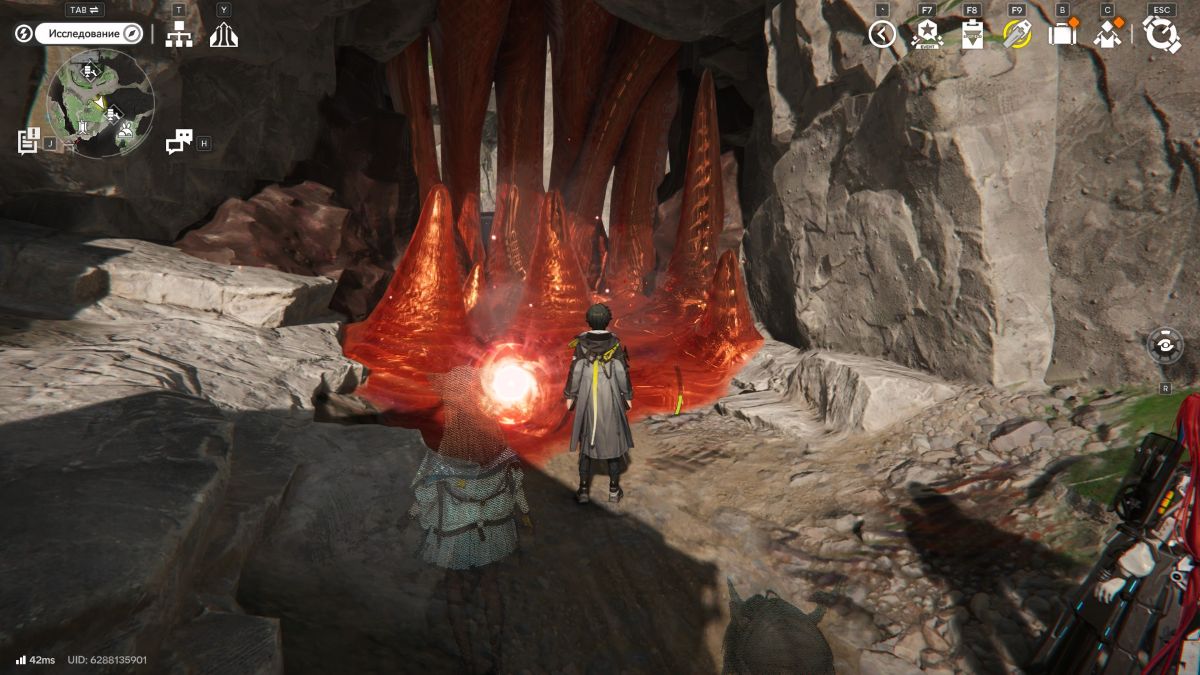Viewport: 1200px width, 675px height.
Task: Open the mission log document icon
Action: [x=28, y=141]
